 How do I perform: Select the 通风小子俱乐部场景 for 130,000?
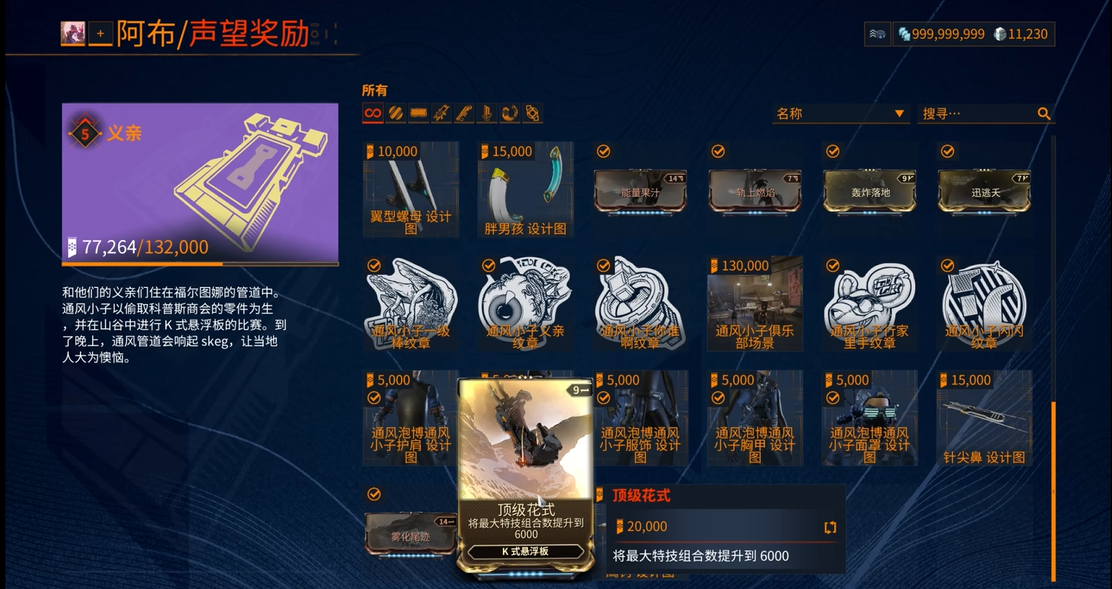point(755,304)
